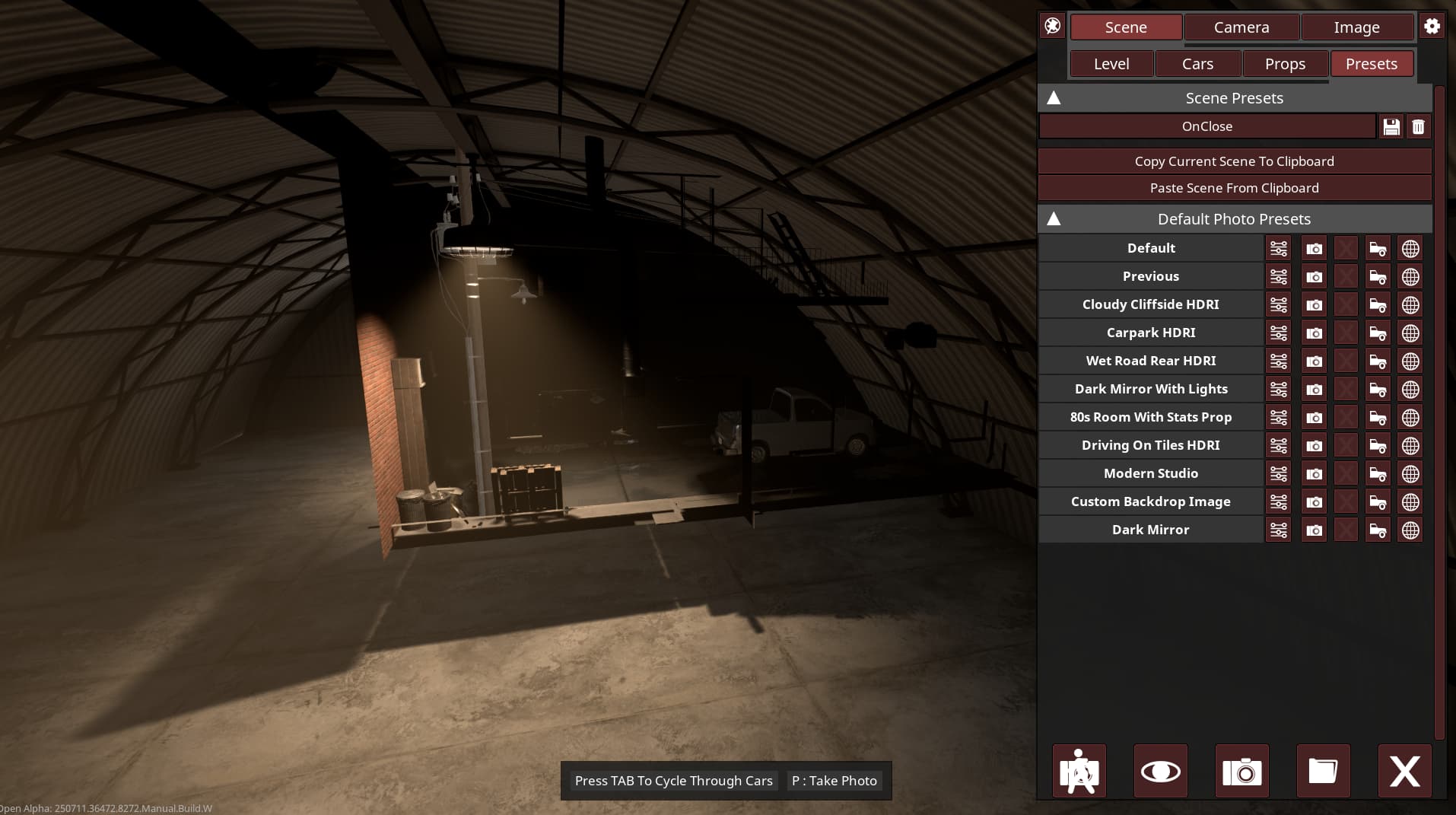Save the OnClose scene preset
The height and width of the screenshot is (815, 1456).
[x=1391, y=127]
